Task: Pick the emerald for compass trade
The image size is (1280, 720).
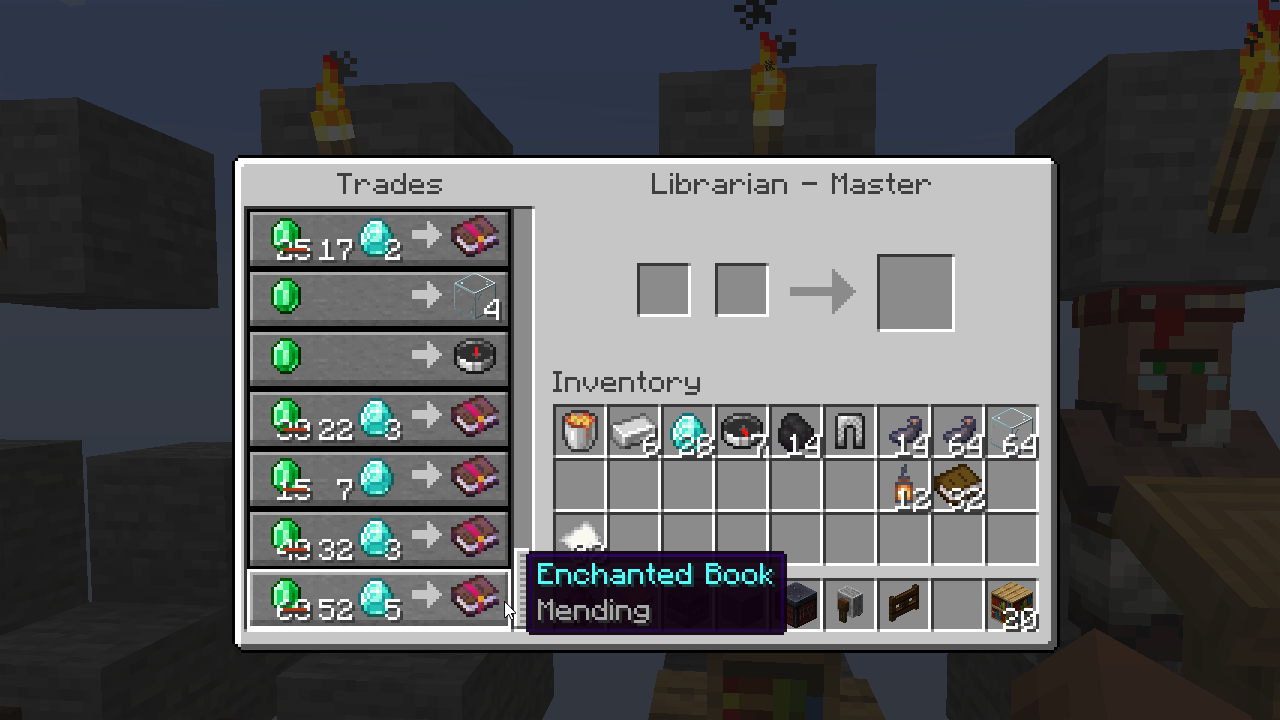Action: tap(378, 357)
